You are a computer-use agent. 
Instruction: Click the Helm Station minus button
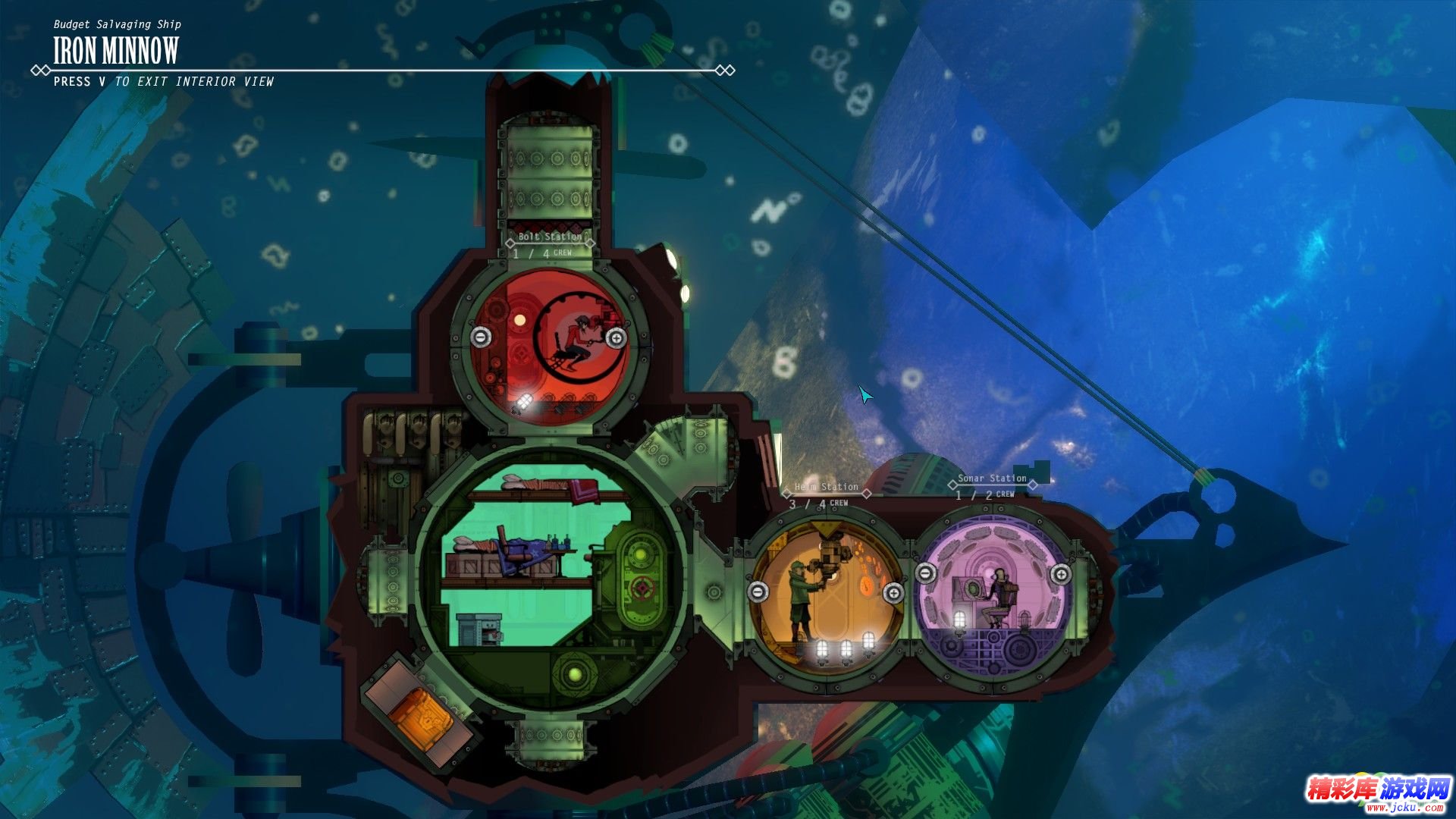tap(758, 591)
